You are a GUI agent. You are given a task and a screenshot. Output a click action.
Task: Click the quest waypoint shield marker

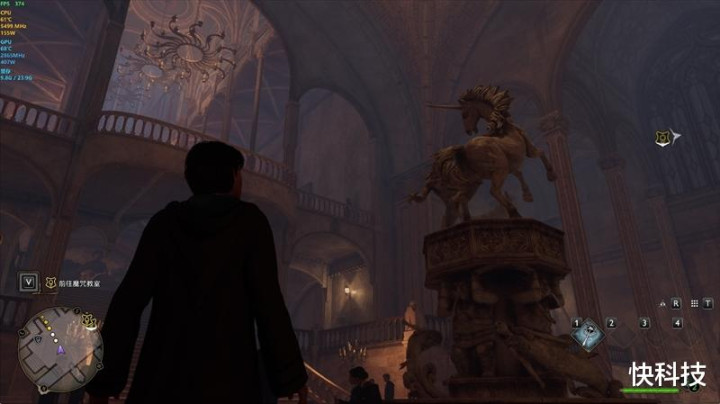pos(660,139)
